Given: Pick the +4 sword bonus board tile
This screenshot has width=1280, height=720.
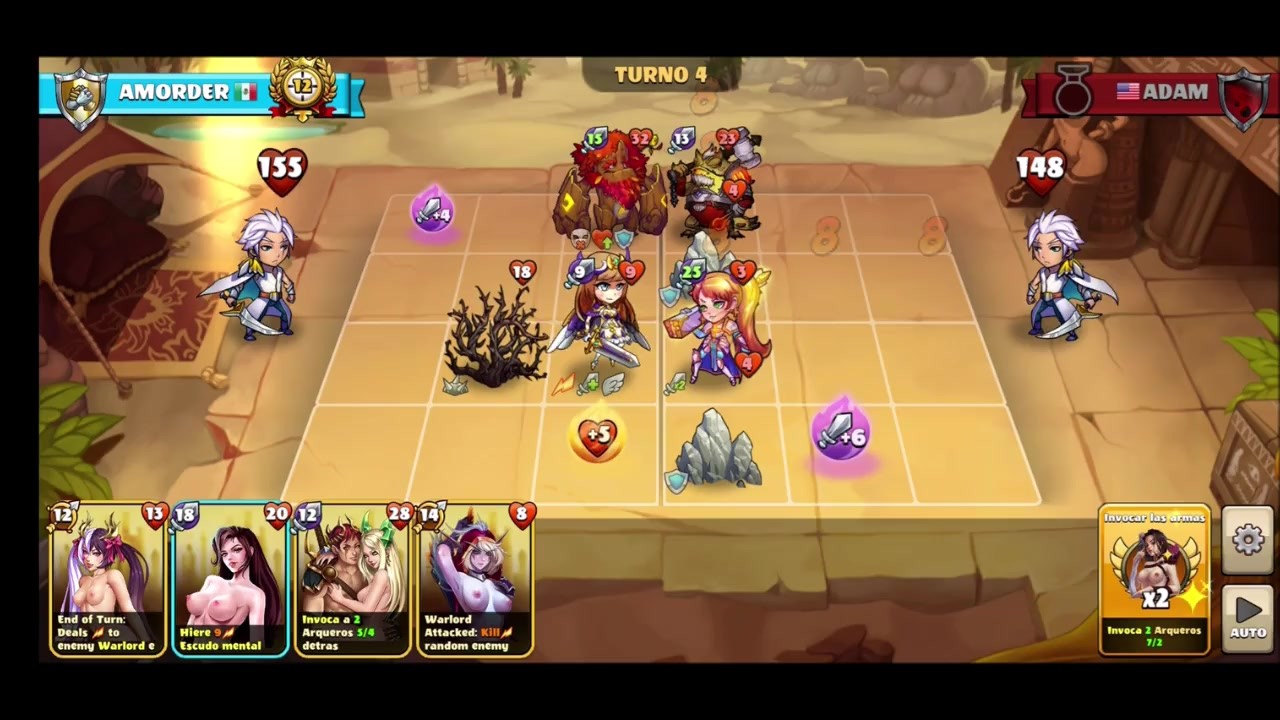Looking at the screenshot, I should (432, 212).
